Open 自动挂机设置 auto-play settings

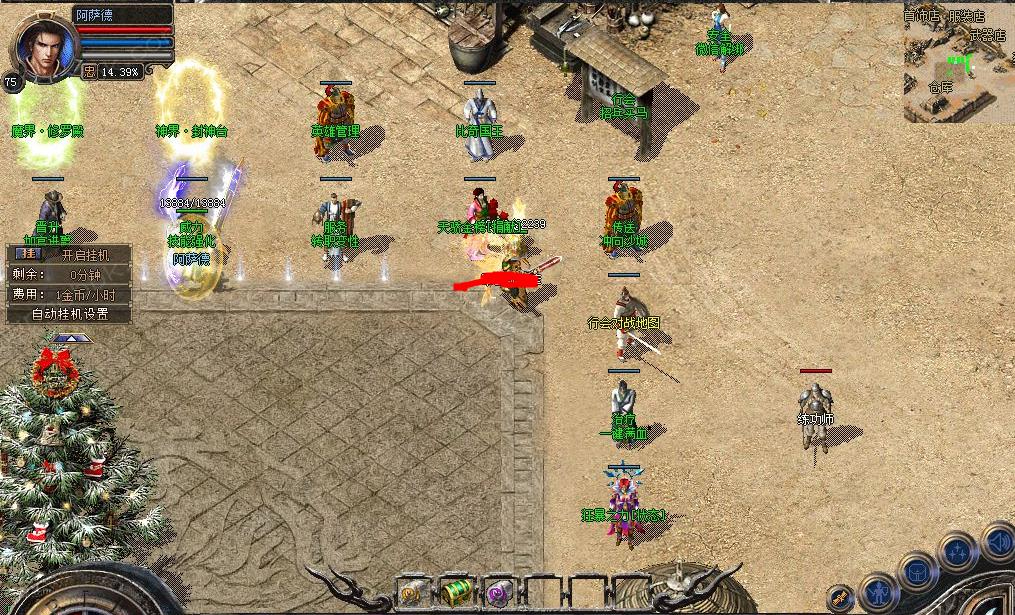click(x=68, y=313)
